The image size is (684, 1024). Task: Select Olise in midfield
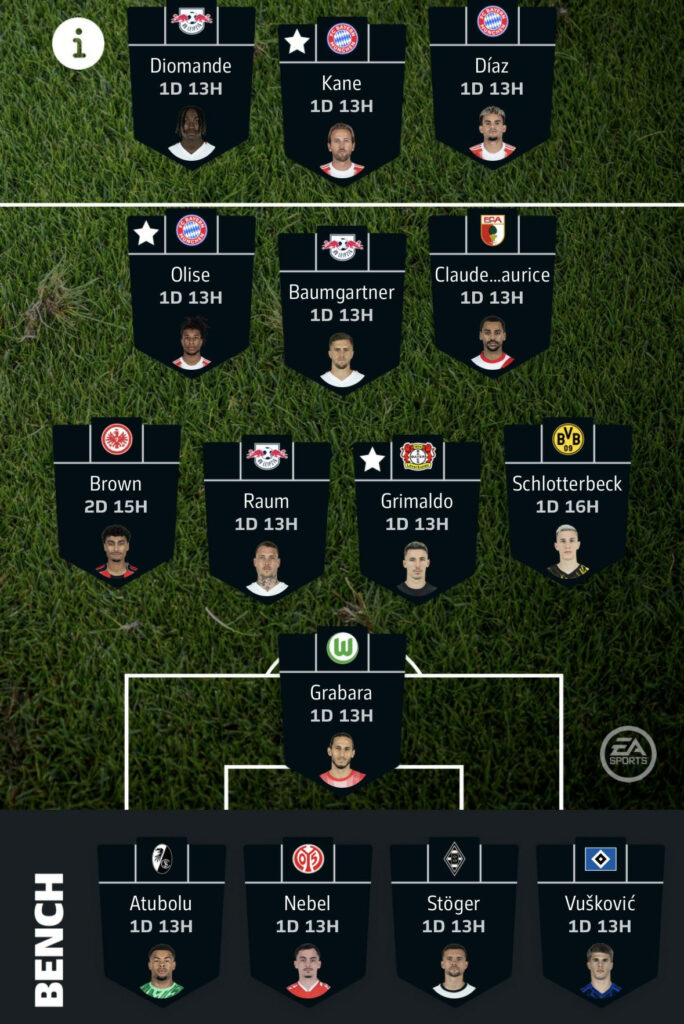point(191,295)
